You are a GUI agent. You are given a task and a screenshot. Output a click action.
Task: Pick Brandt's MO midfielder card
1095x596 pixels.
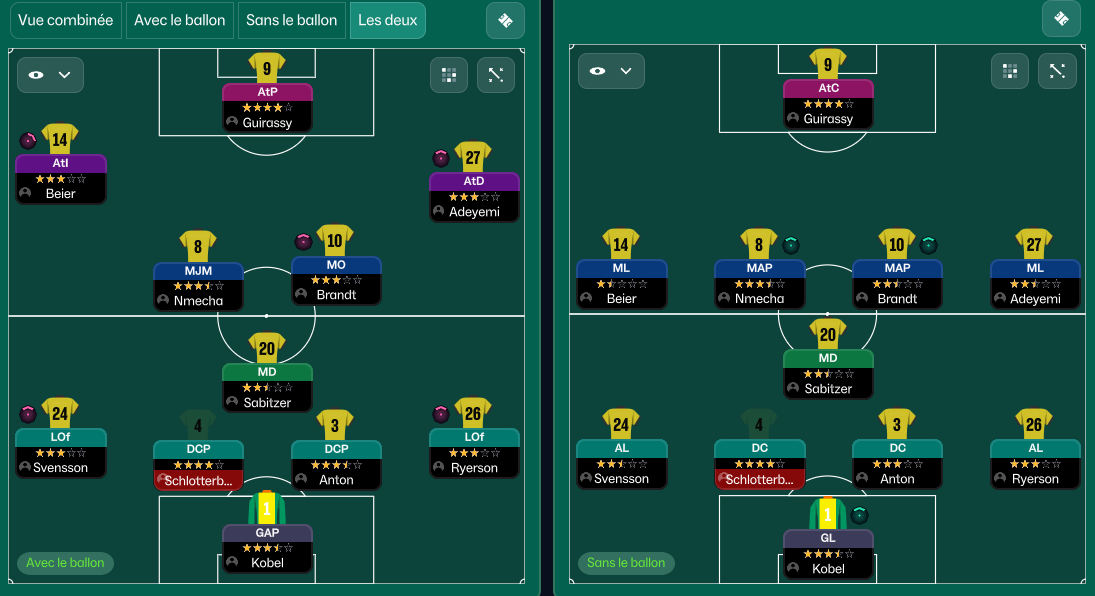coord(336,280)
